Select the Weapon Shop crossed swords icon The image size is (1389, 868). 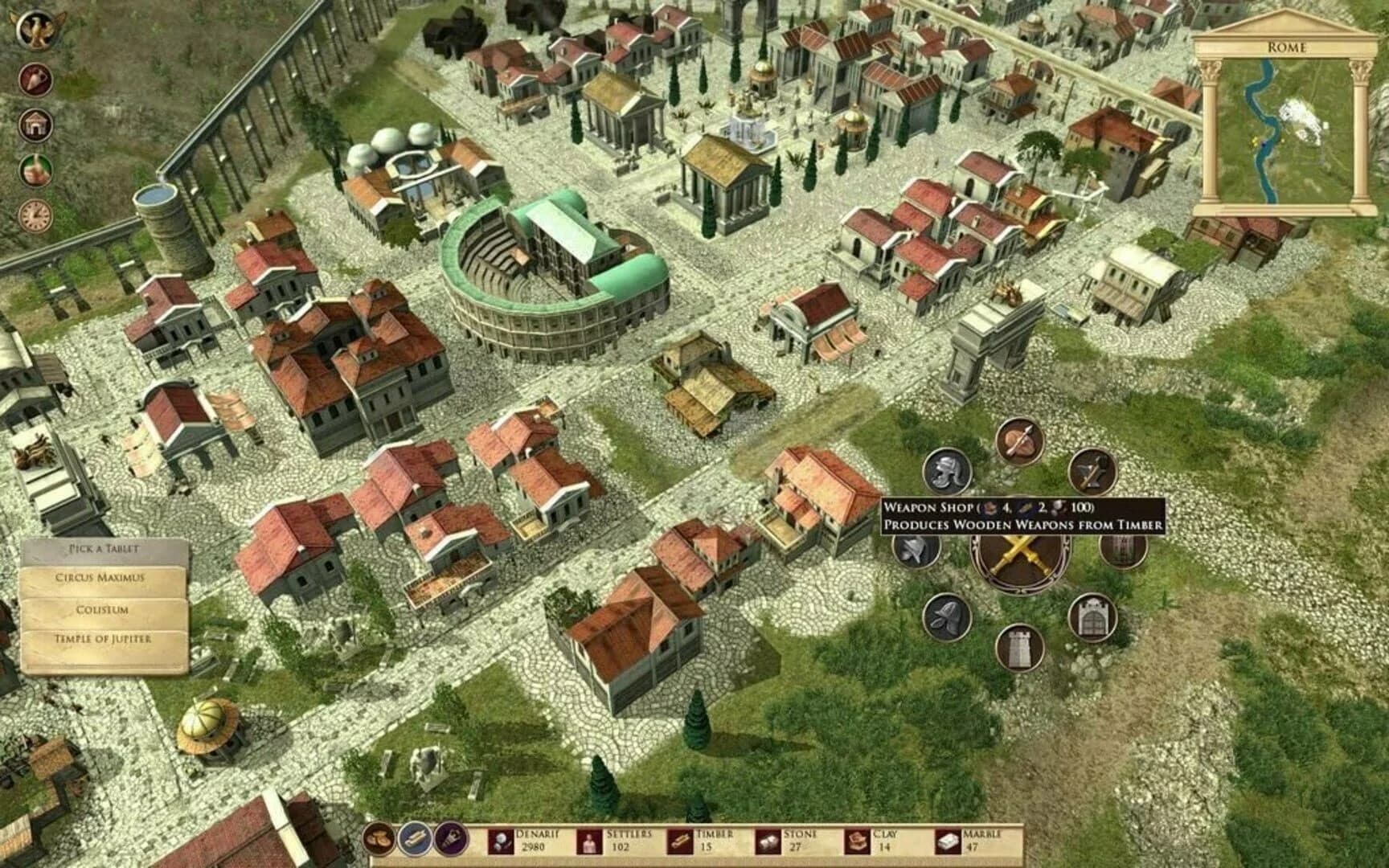(x=1018, y=563)
